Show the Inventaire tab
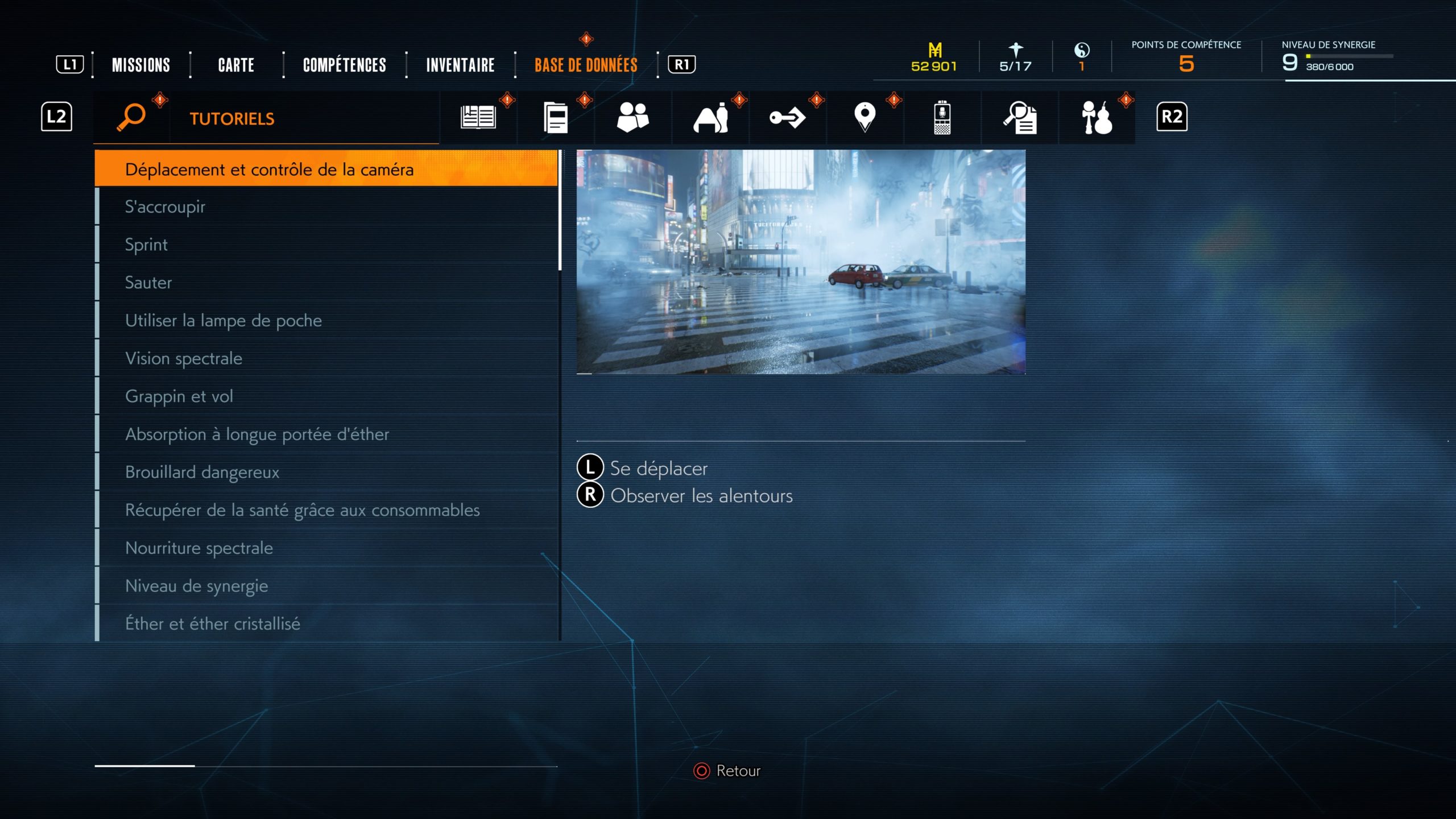This screenshot has width=1456, height=819. 460,65
